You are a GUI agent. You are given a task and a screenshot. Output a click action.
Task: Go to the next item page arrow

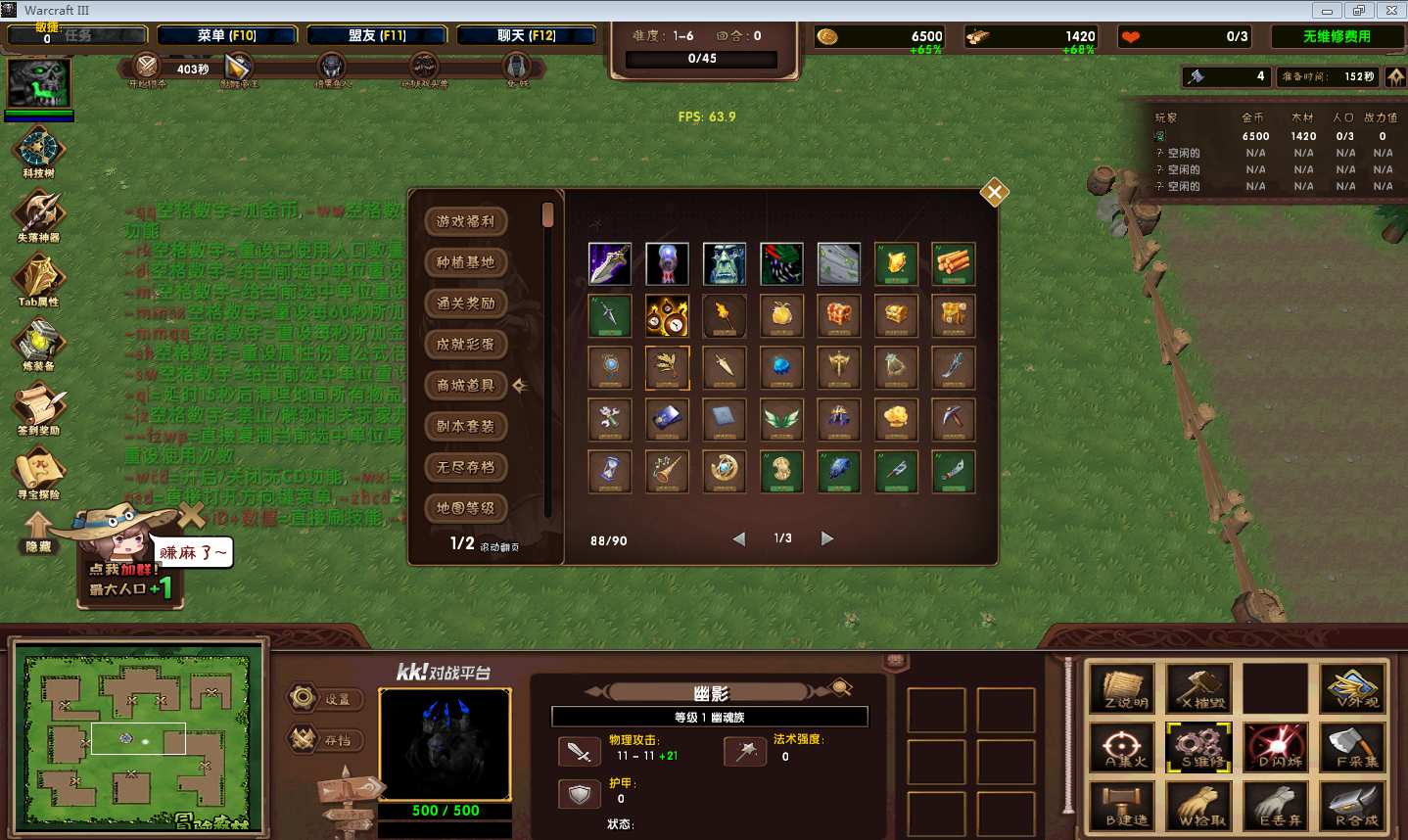tap(827, 538)
